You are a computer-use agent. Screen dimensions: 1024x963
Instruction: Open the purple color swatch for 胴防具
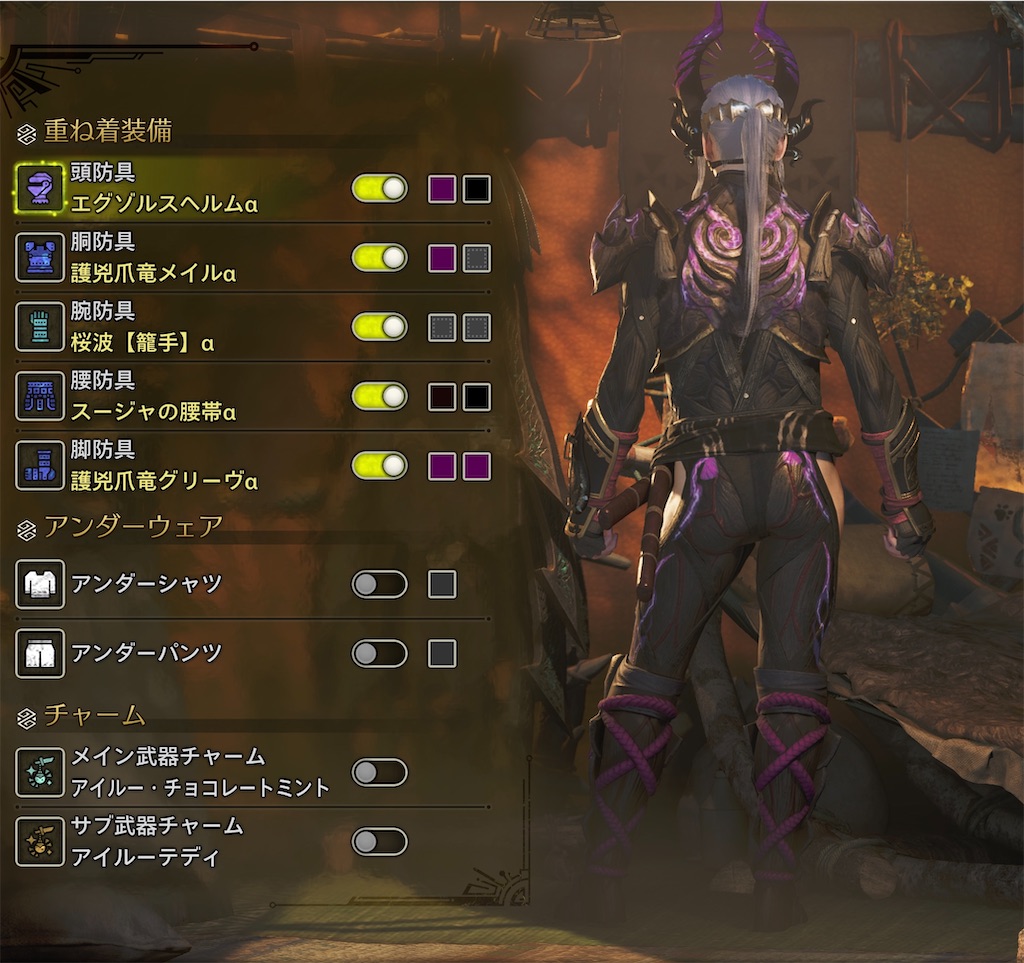coord(442,258)
